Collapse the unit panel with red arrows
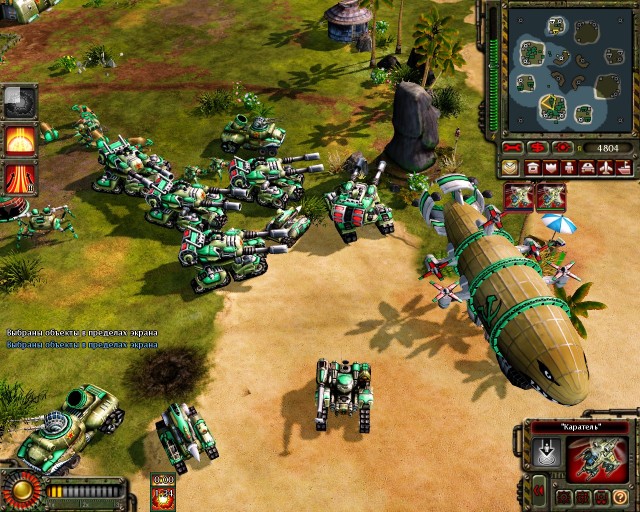 tap(540, 490)
